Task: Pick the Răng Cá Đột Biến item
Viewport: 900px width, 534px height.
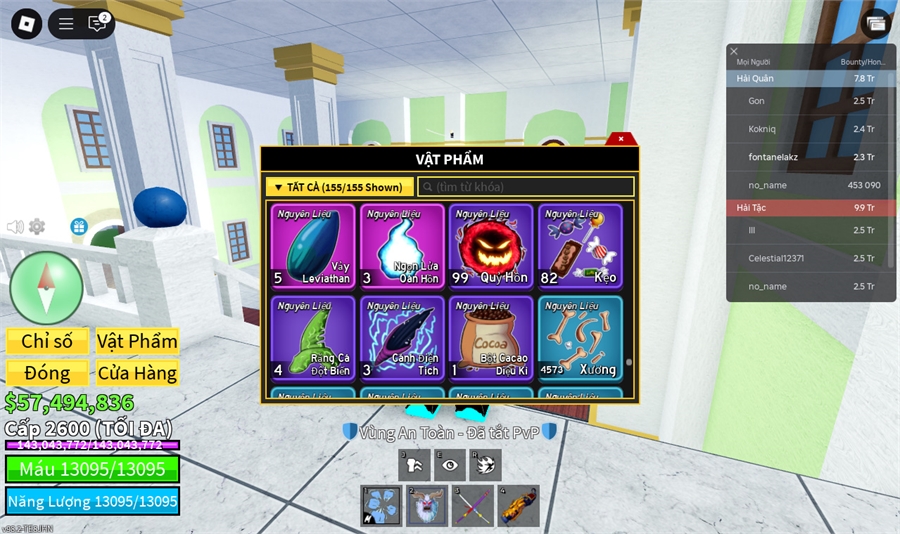Action: [x=313, y=338]
